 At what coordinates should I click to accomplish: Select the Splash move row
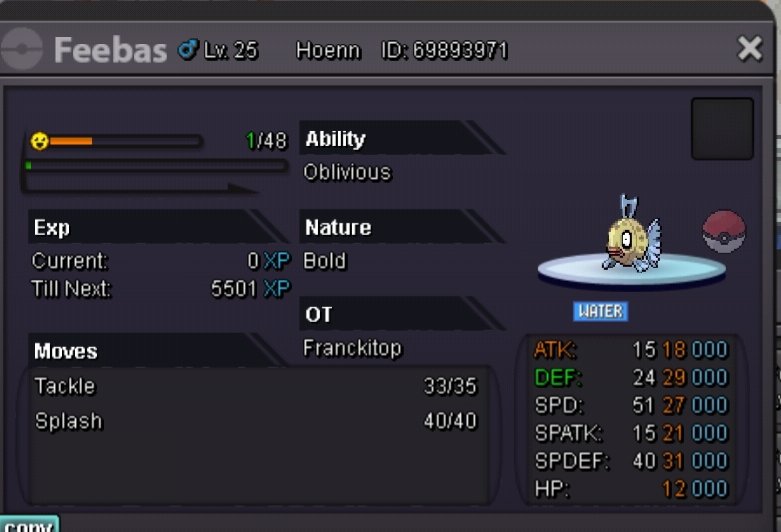[x=255, y=421]
